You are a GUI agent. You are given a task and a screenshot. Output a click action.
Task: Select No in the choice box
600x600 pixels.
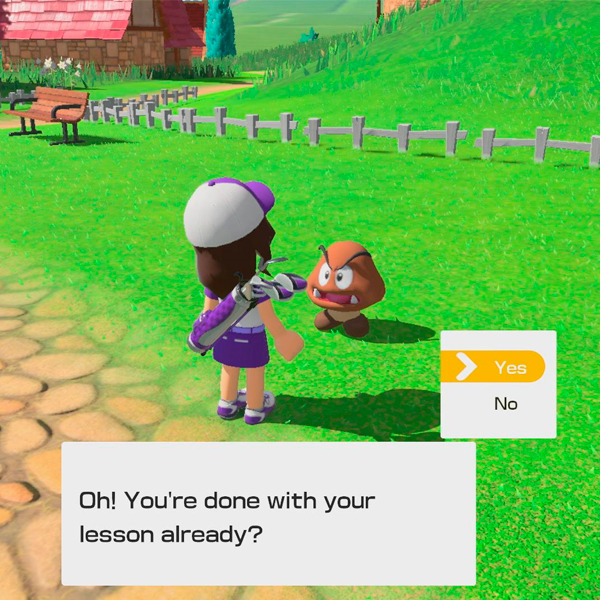coord(505,405)
